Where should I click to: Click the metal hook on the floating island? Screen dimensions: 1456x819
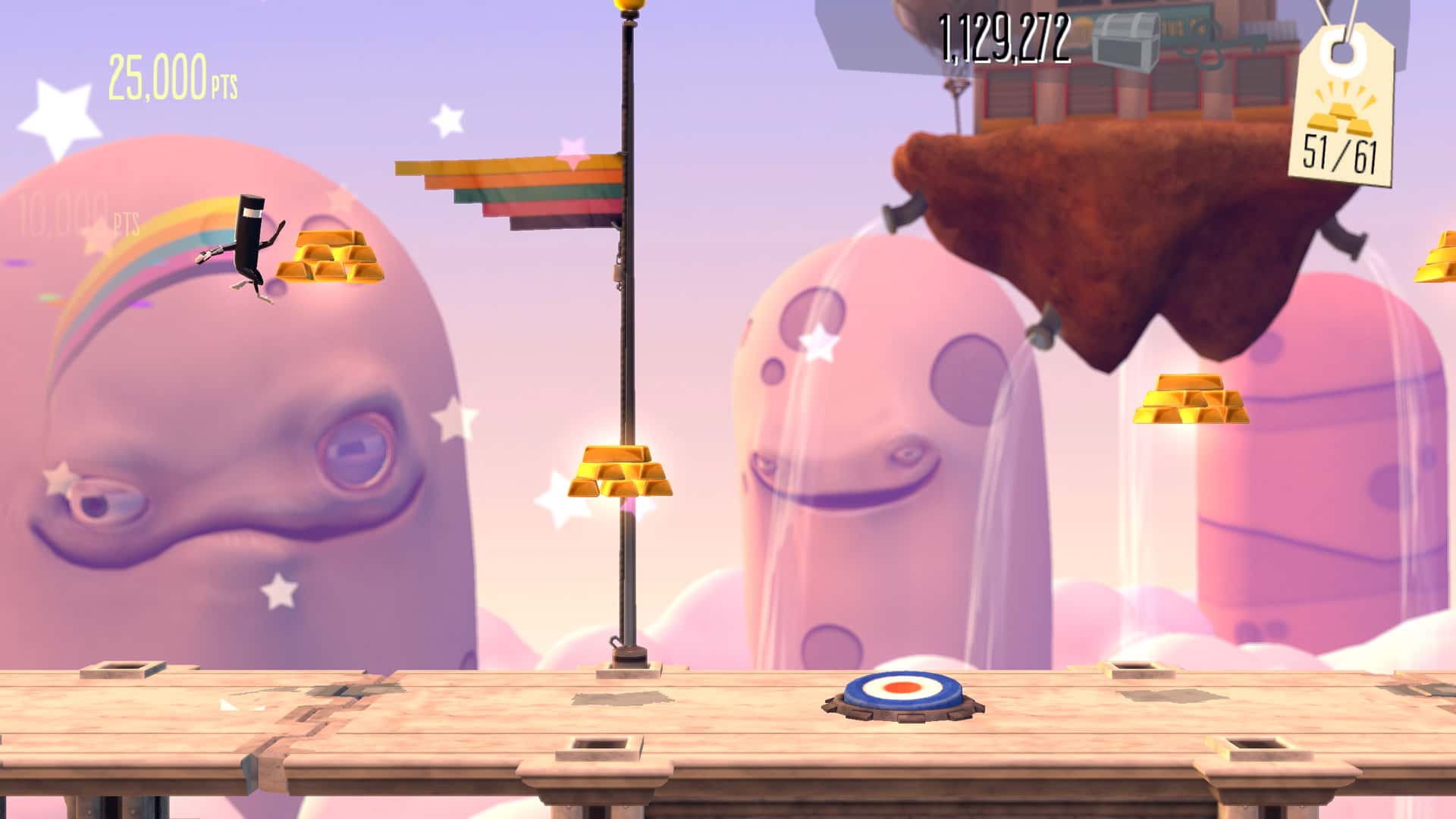(905, 210)
